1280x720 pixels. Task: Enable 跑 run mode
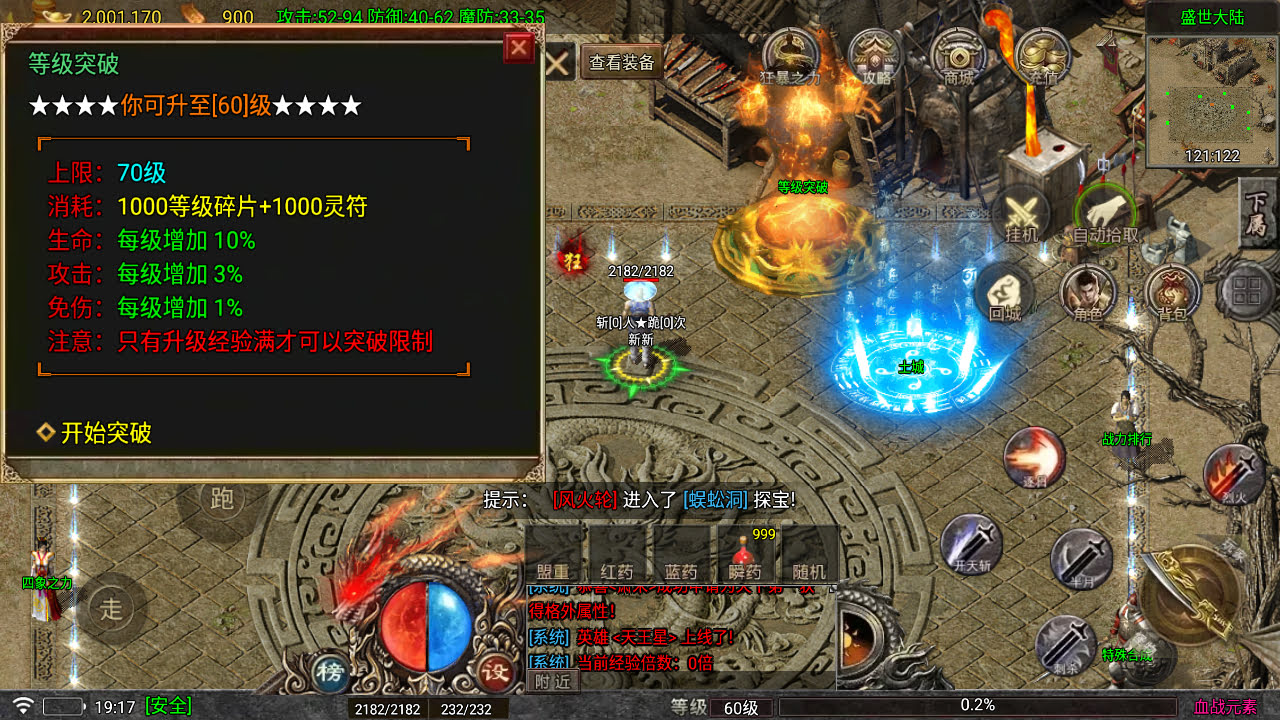222,498
